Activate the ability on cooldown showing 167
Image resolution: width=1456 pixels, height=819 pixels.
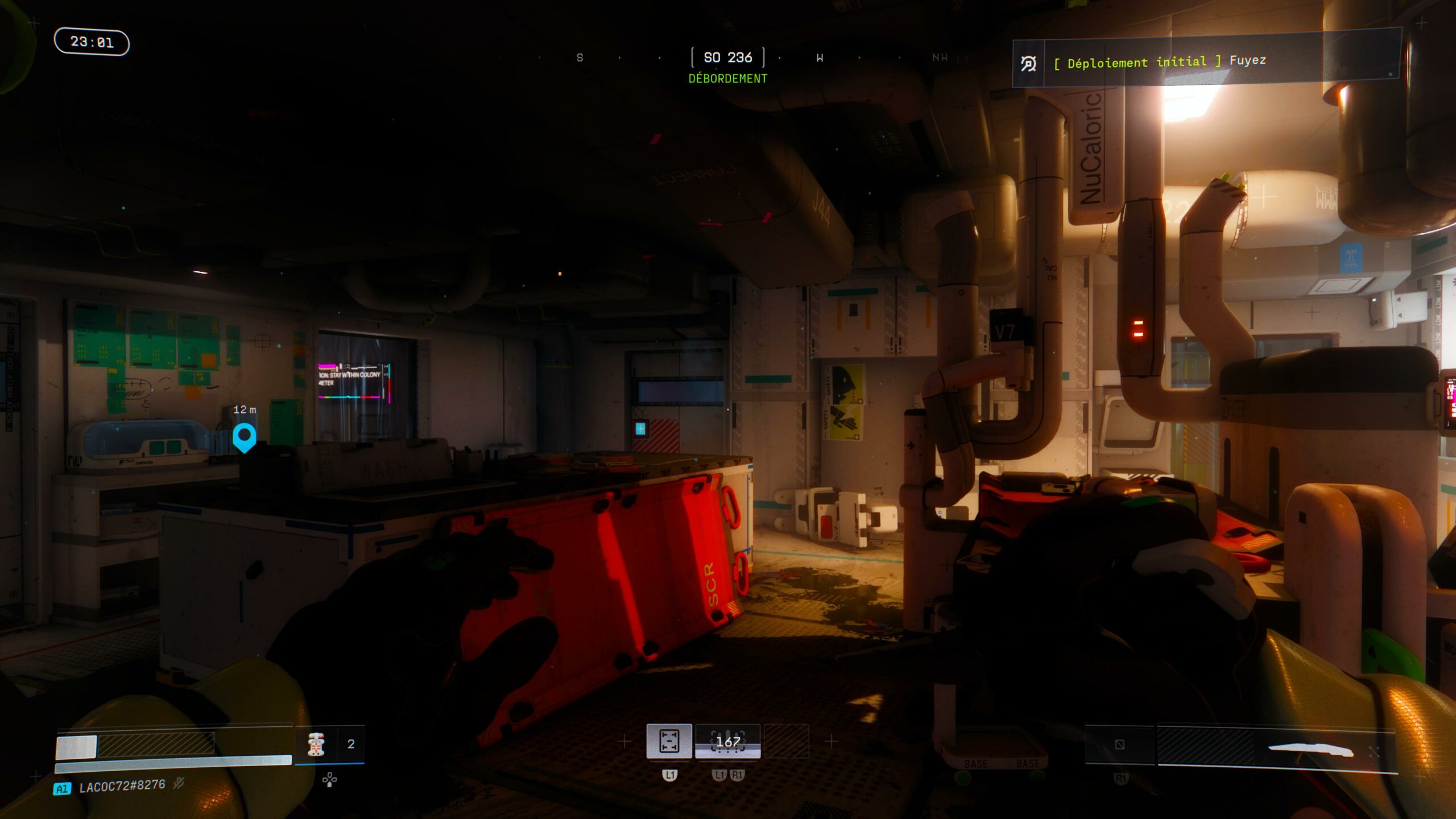[727, 741]
